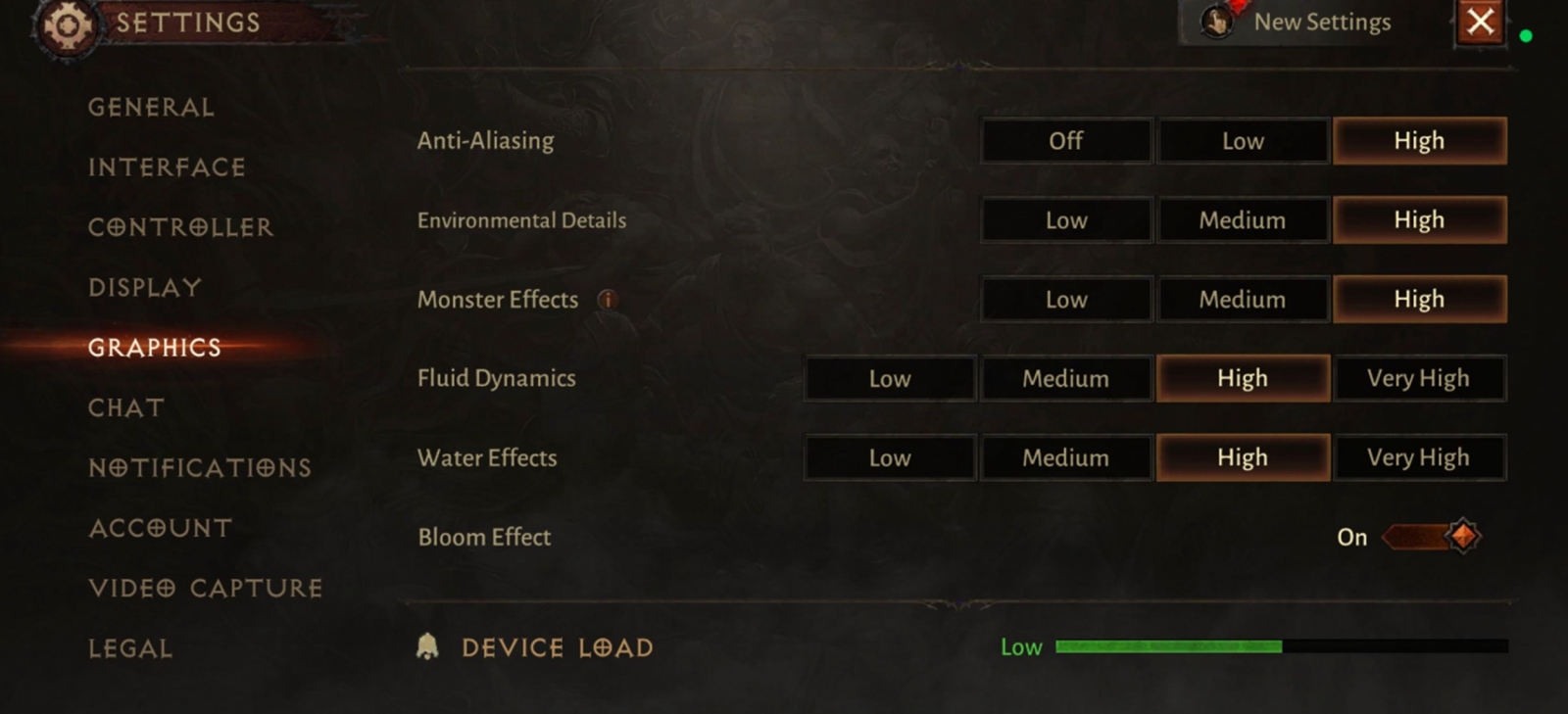
Task: Toggle the Bloom Effect switch
Action: tap(1432, 537)
